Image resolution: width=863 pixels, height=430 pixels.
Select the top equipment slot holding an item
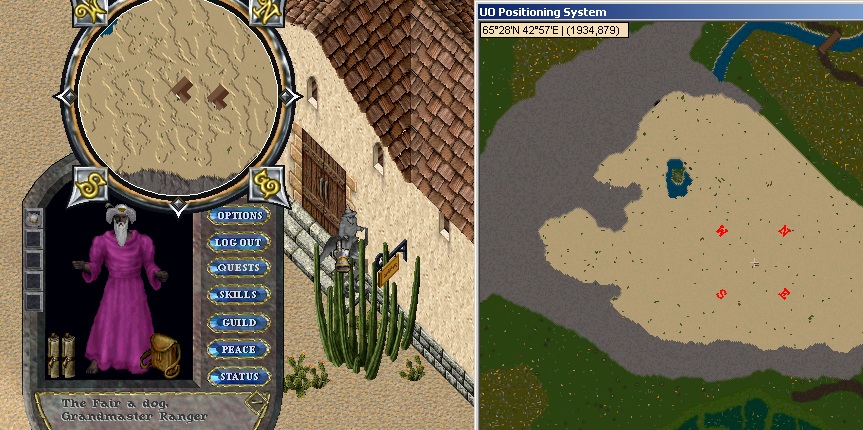pyautogui.click(x=34, y=217)
